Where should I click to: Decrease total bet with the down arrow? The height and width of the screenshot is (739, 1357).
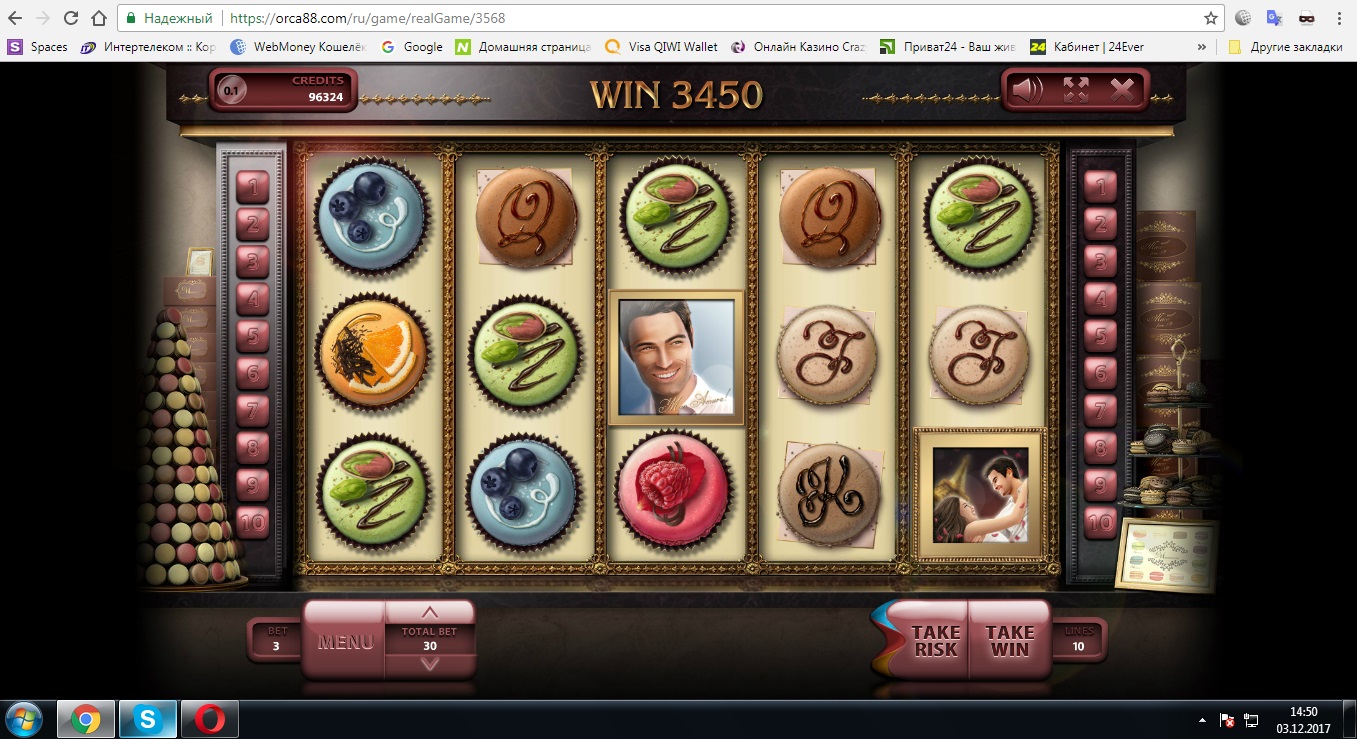(x=430, y=664)
